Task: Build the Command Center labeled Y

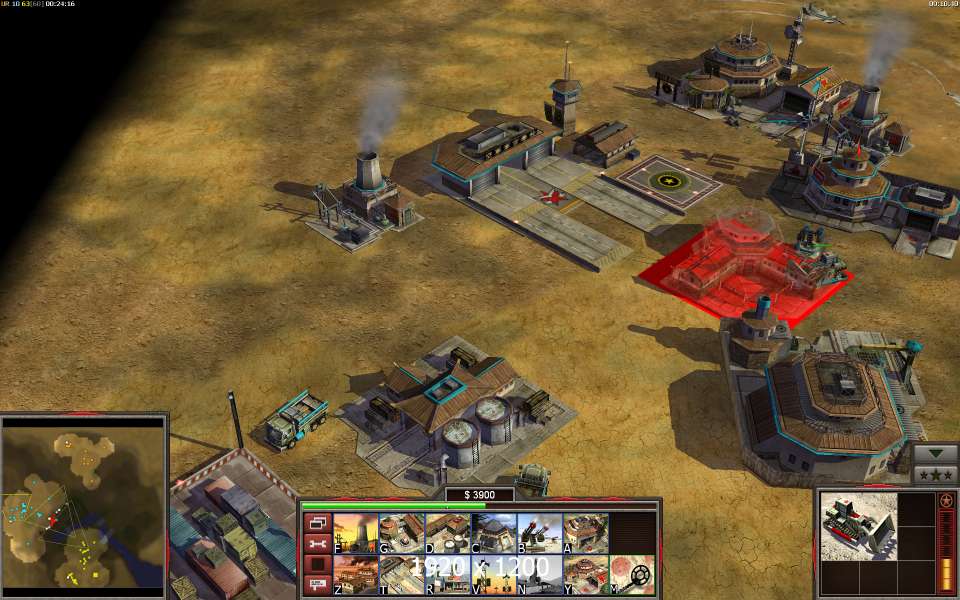Action: click(x=585, y=575)
